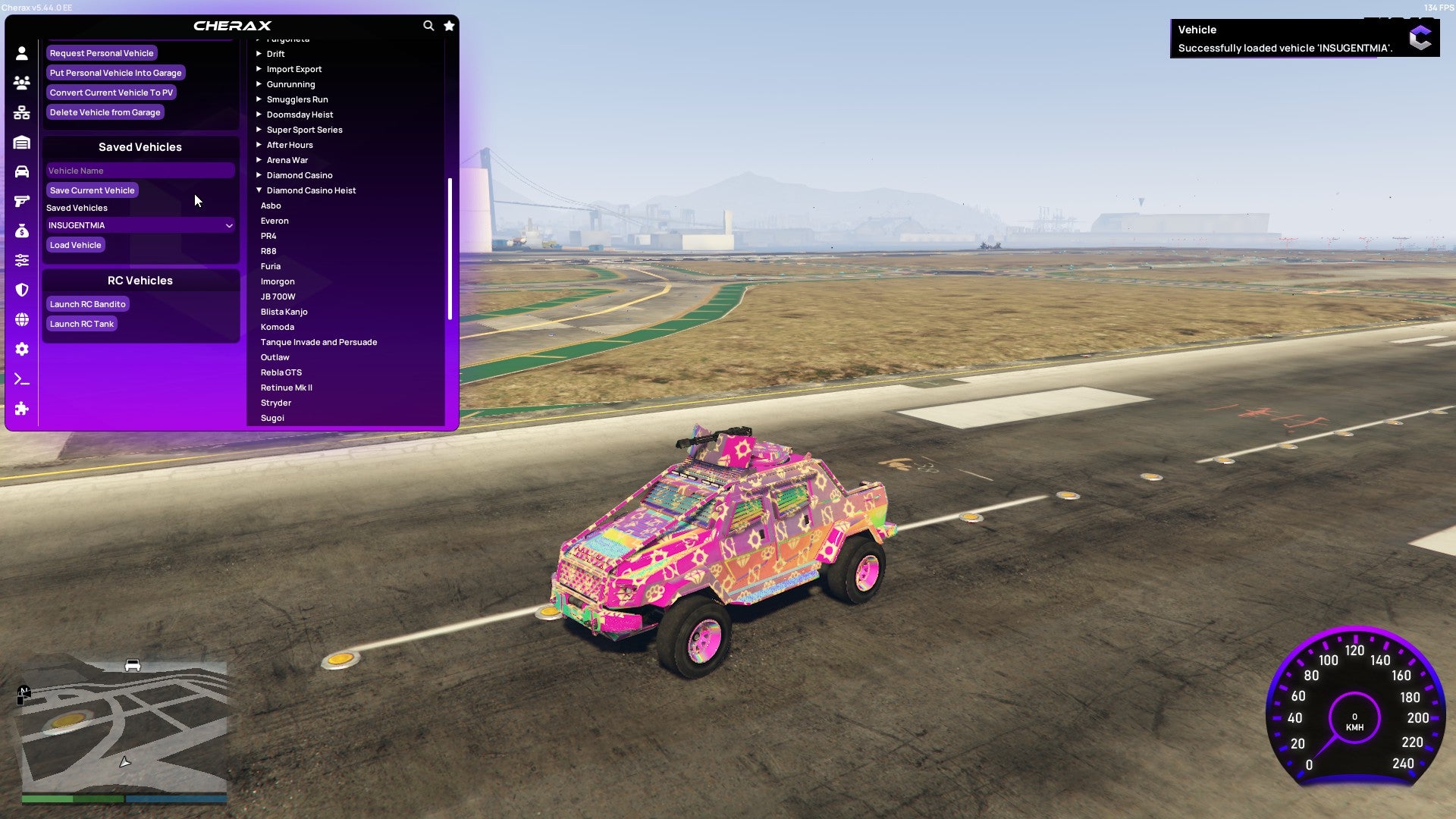Click the Load Vehicle button
Image resolution: width=1456 pixels, height=819 pixels.
(x=75, y=245)
